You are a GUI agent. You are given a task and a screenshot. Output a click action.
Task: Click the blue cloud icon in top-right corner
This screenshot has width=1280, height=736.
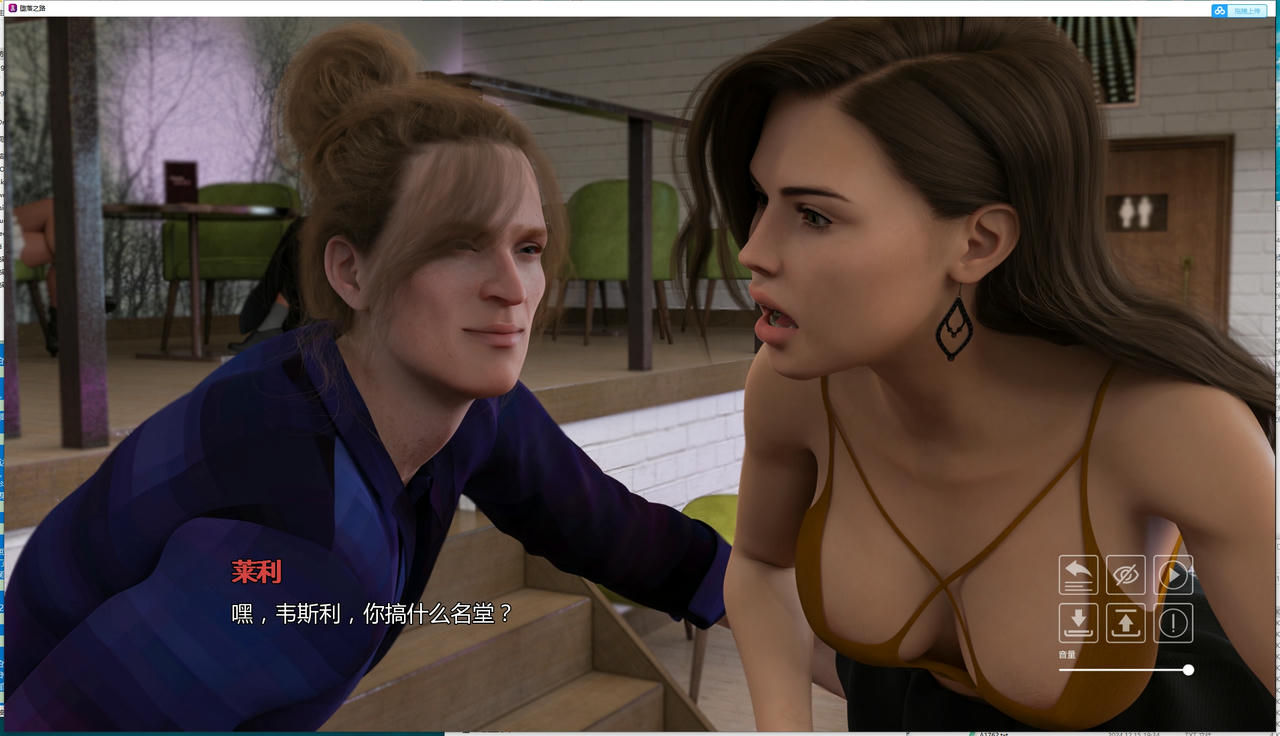tap(1218, 10)
